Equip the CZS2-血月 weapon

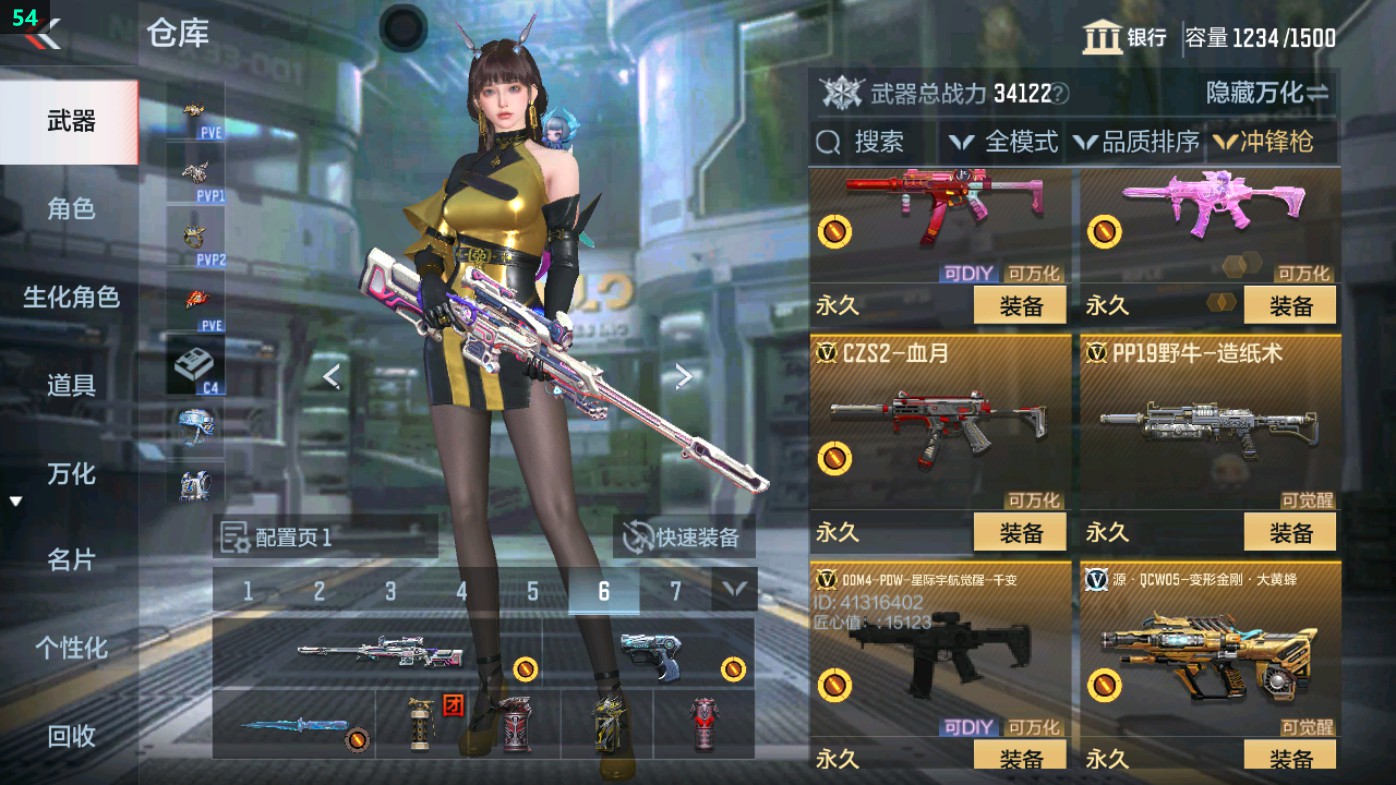(1020, 531)
